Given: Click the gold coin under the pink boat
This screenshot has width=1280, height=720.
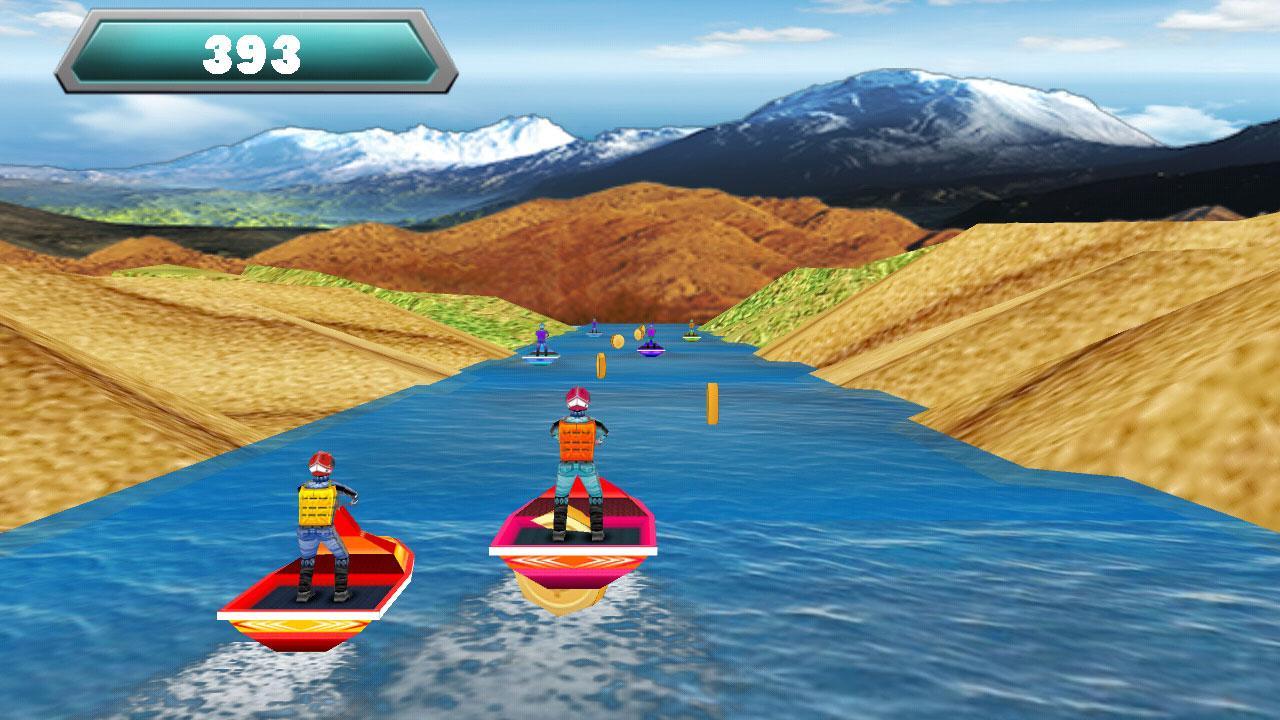Looking at the screenshot, I should (x=562, y=597).
